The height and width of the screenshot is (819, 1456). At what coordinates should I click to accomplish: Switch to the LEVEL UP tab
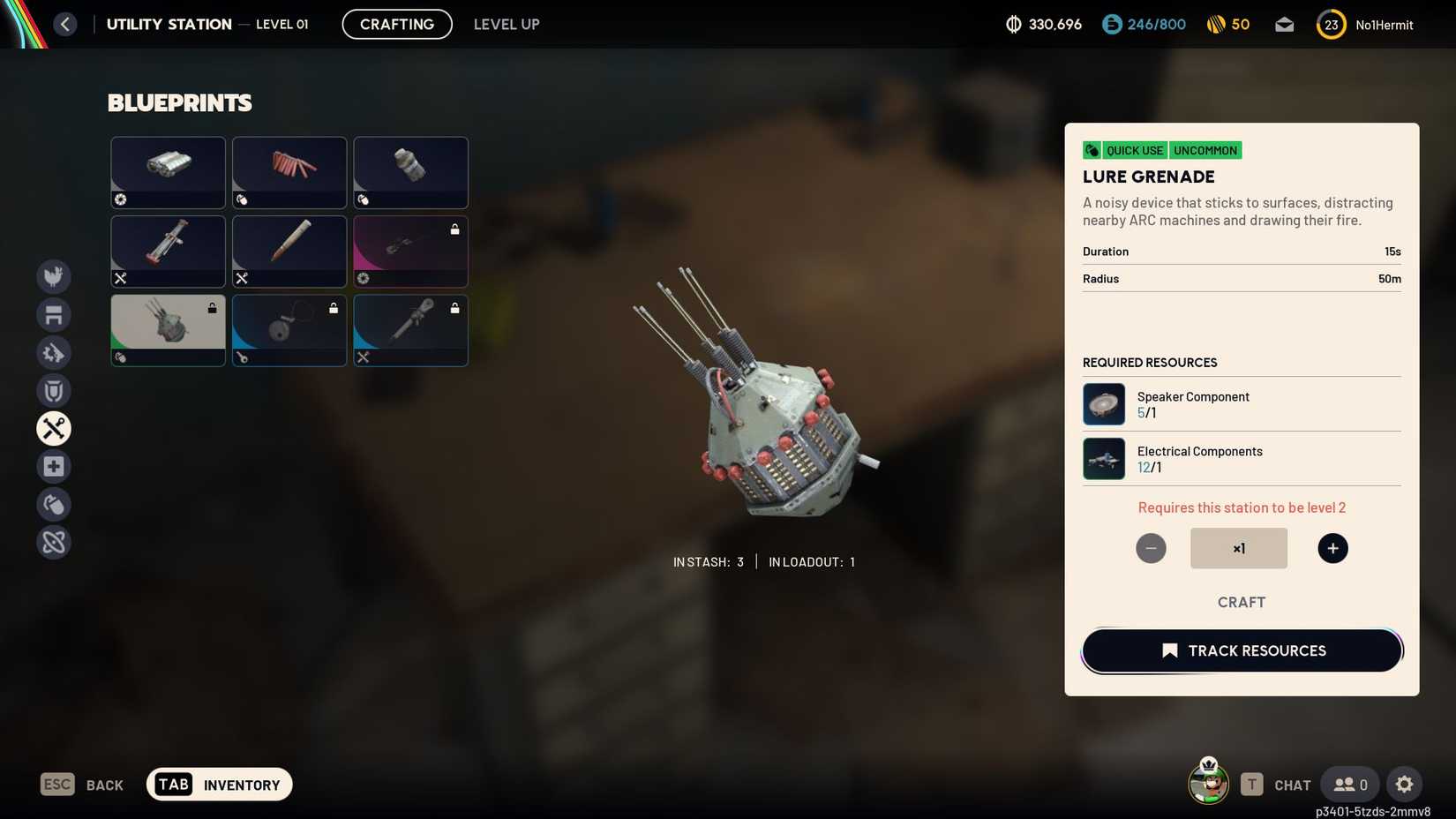pos(506,24)
